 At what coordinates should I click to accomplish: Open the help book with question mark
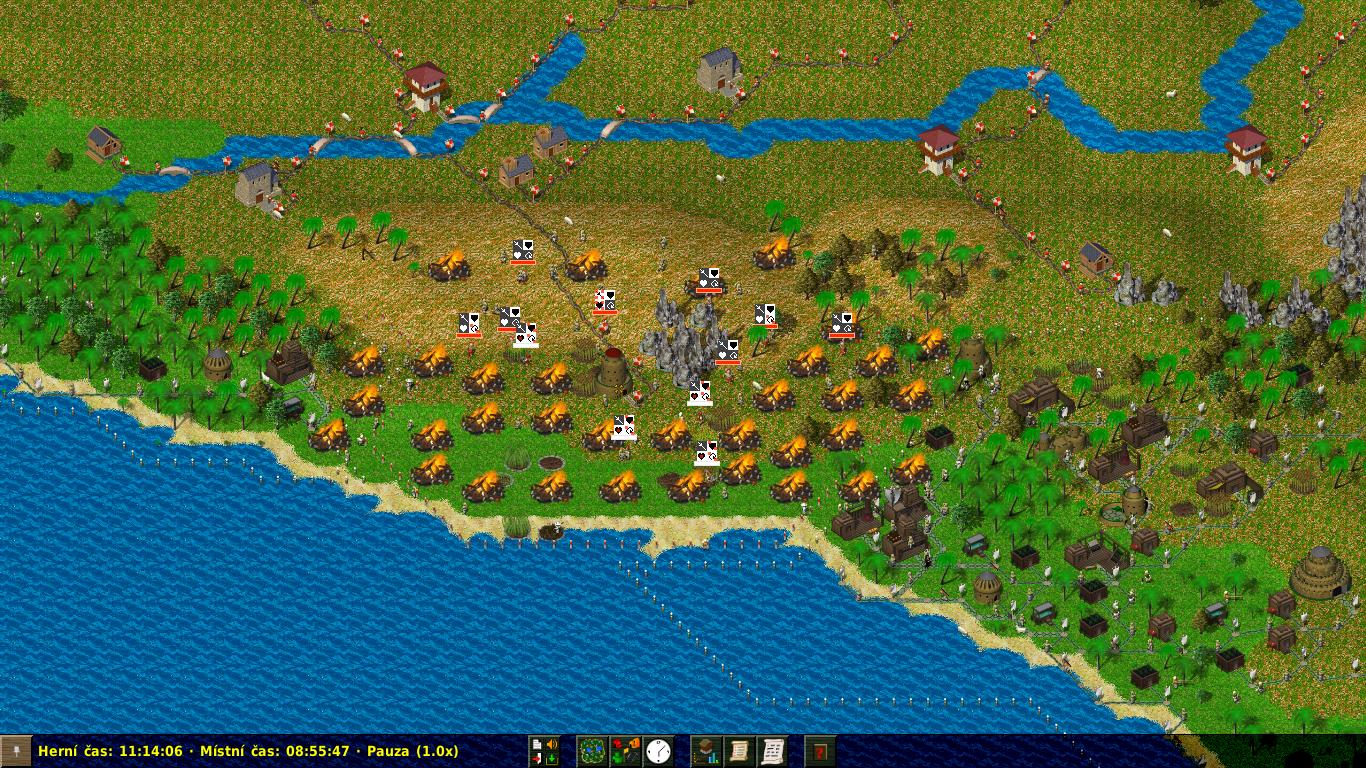pos(820,751)
